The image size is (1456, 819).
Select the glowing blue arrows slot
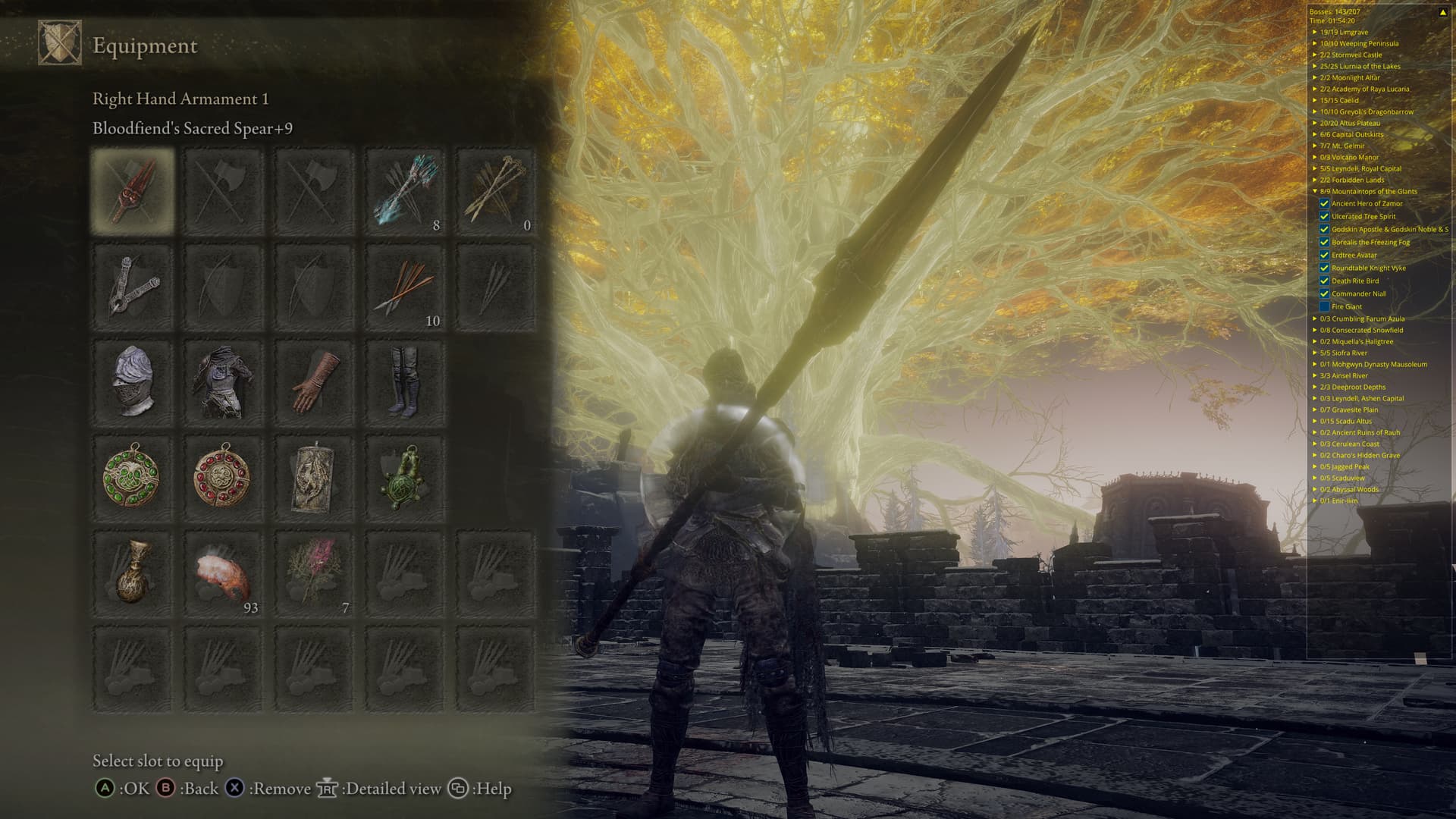point(405,190)
